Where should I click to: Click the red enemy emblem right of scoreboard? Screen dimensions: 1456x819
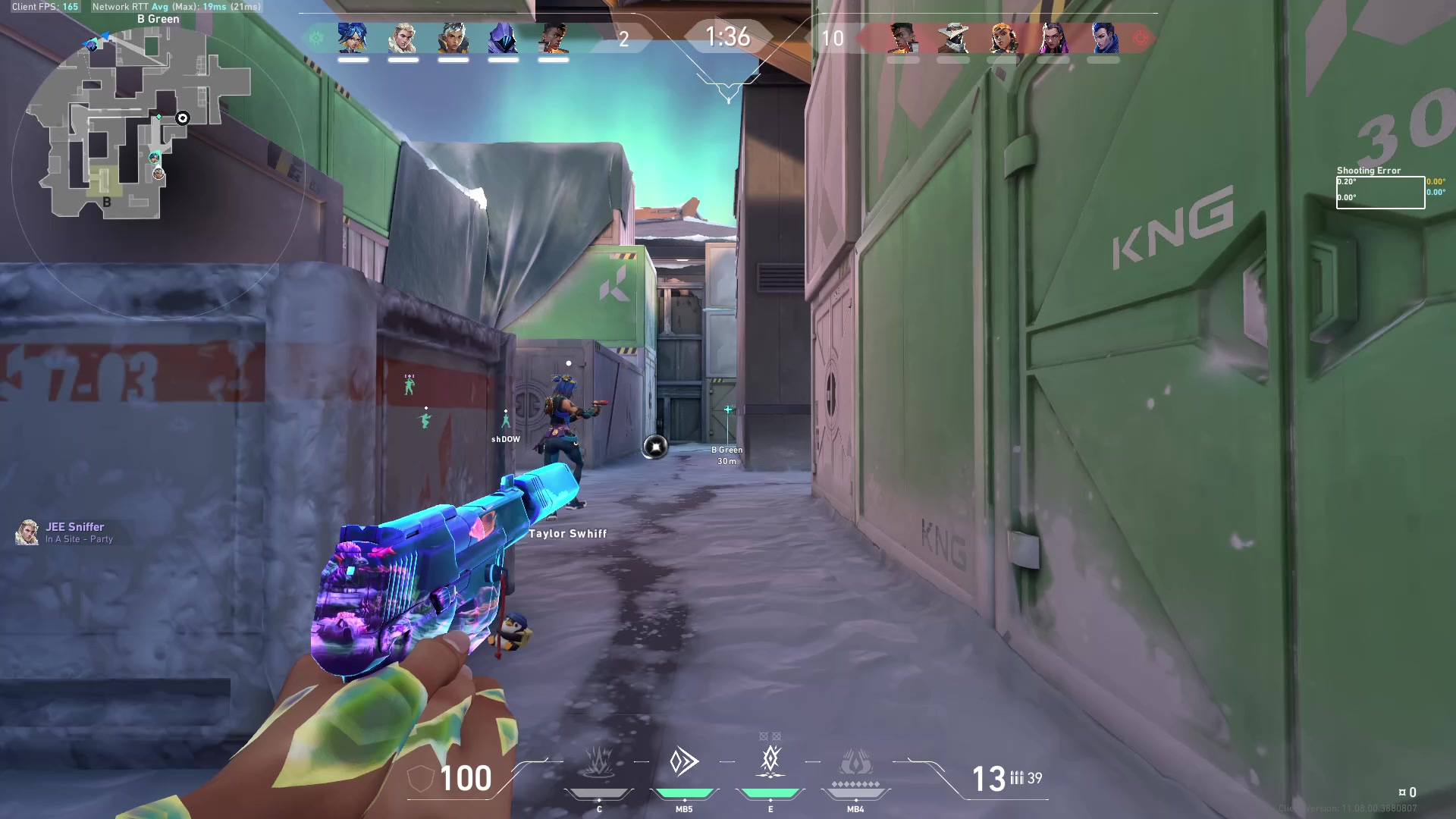coord(1141,36)
